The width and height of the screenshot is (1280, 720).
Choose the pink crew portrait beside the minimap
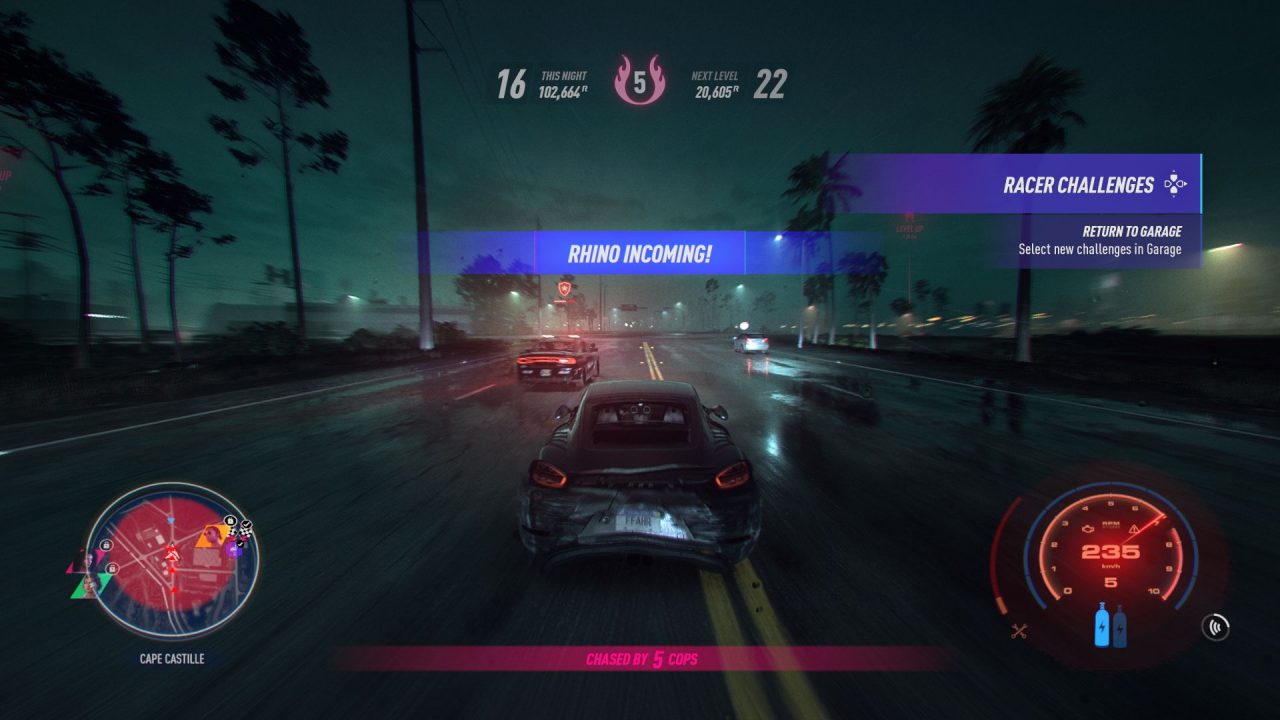click(x=86, y=559)
